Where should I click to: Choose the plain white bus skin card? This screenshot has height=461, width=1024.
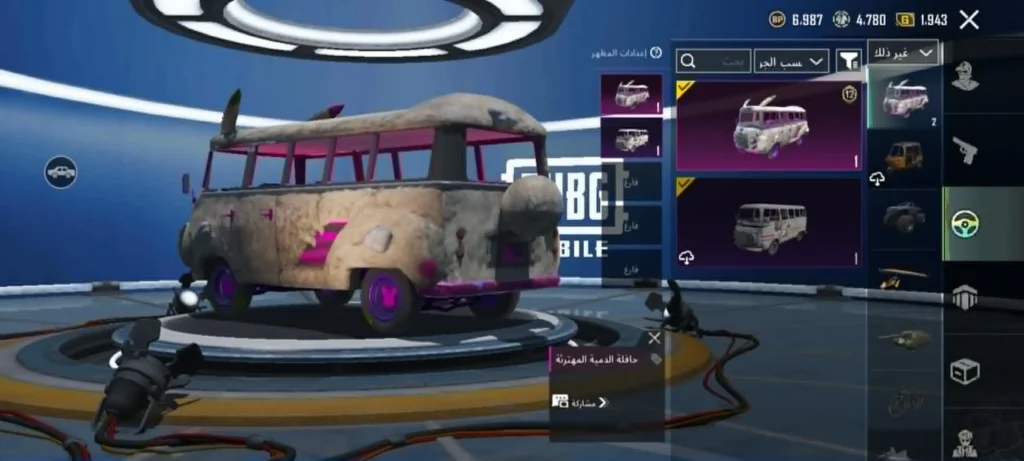point(769,223)
